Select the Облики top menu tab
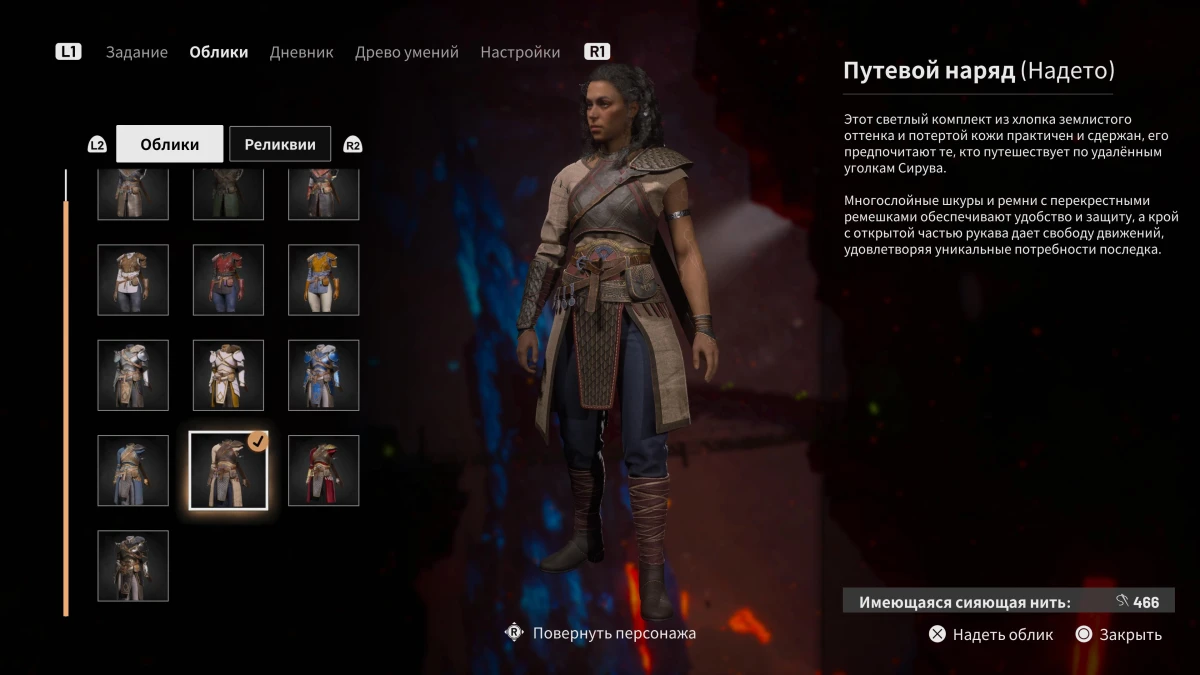 coord(218,52)
